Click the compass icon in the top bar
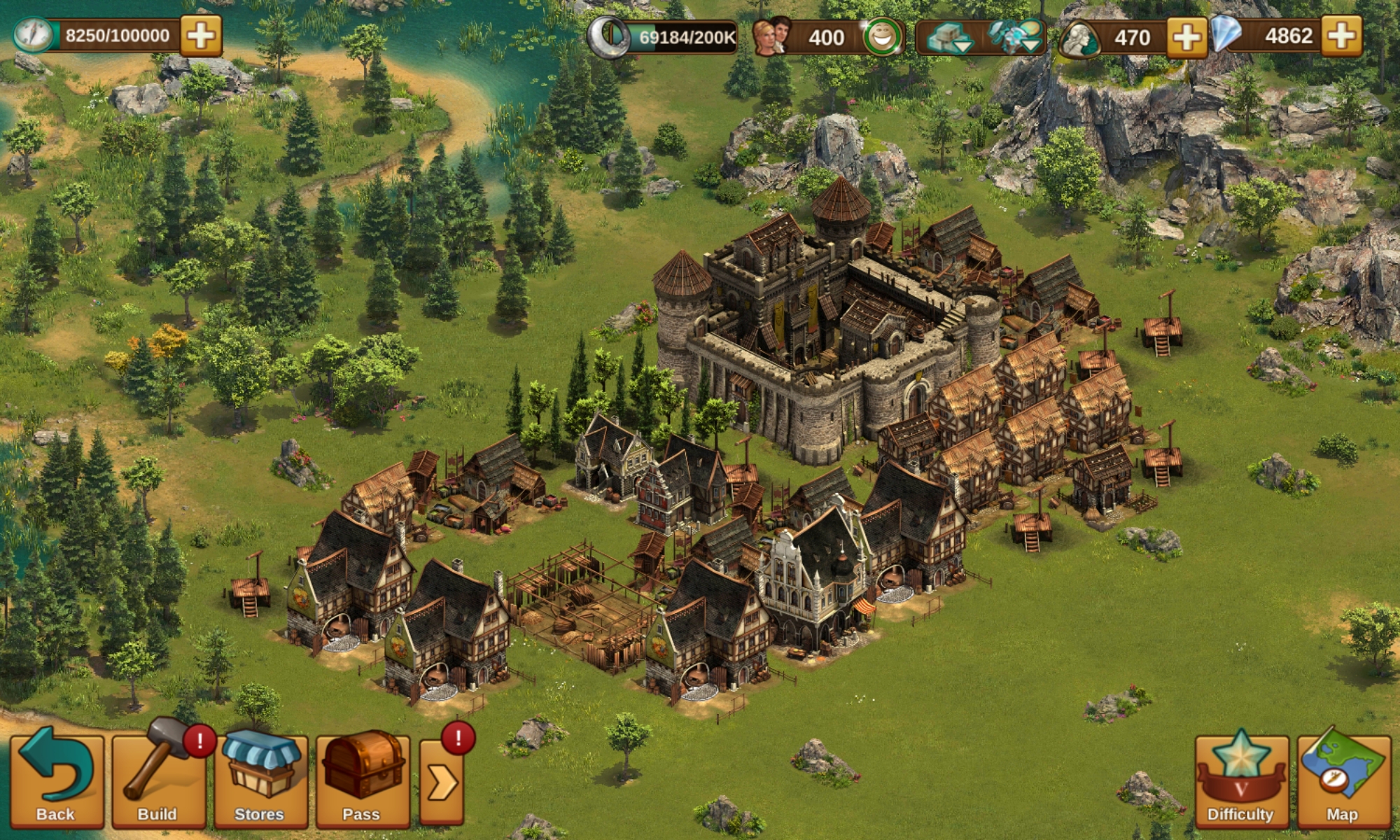The height and width of the screenshot is (840, 1400). click(x=34, y=36)
